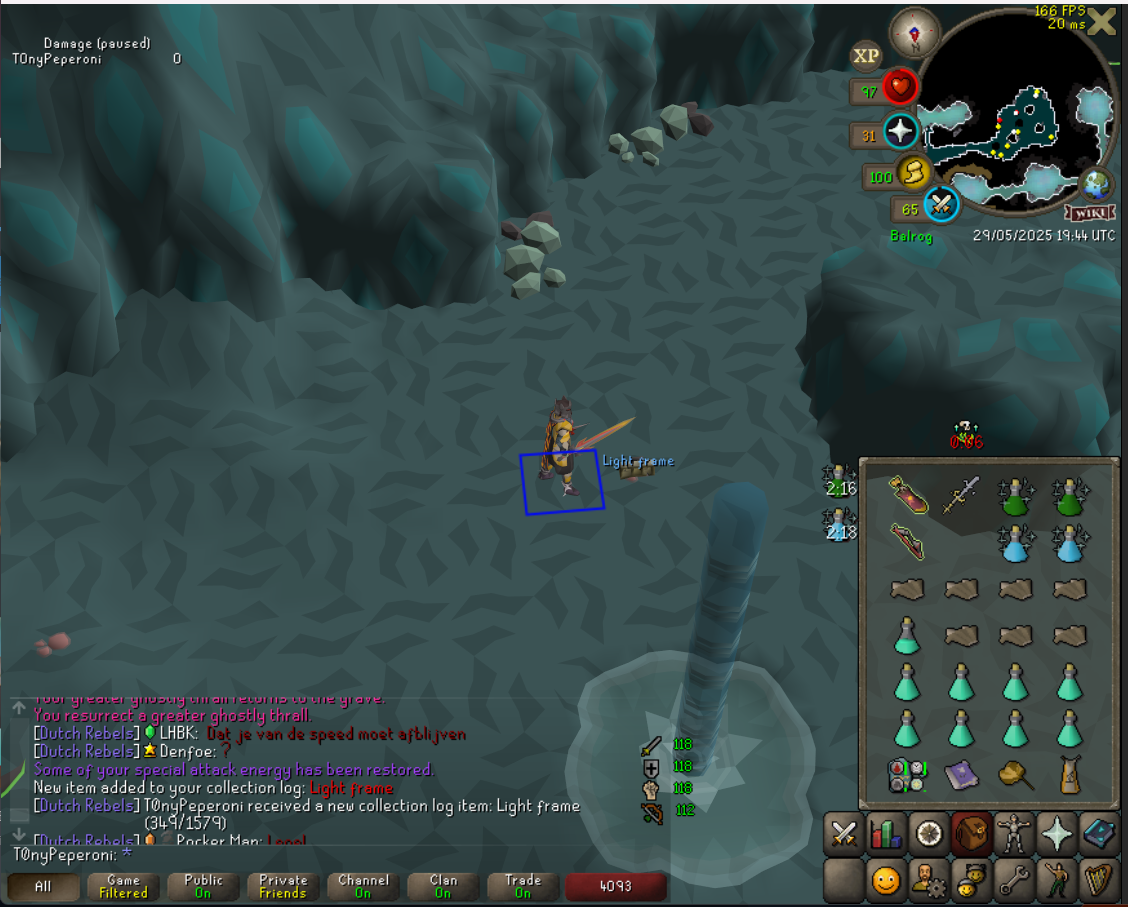Open the Settings wrench tab
This screenshot has width=1128, height=907.
pyautogui.click(x=1015, y=880)
